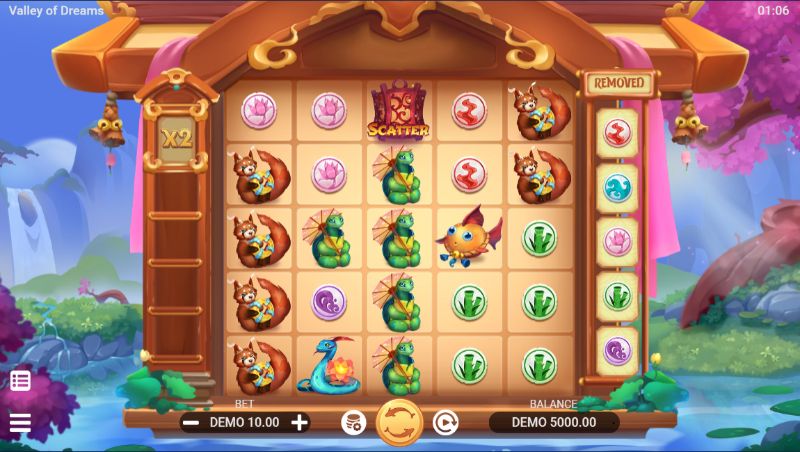Show the paytable list icon

coord(20,380)
